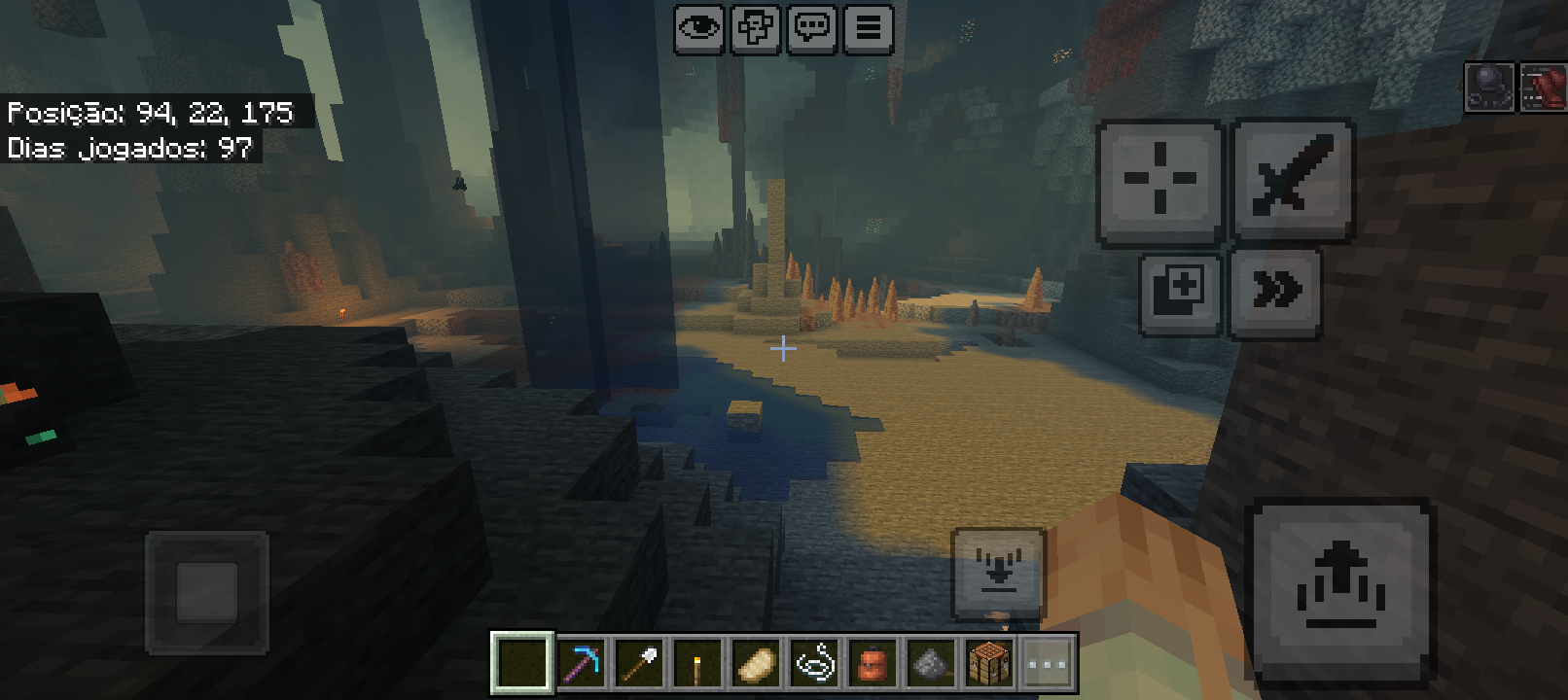
Task: Tap the sneak down-arrow button
Action: pyautogui.click(x=998, y=573)
